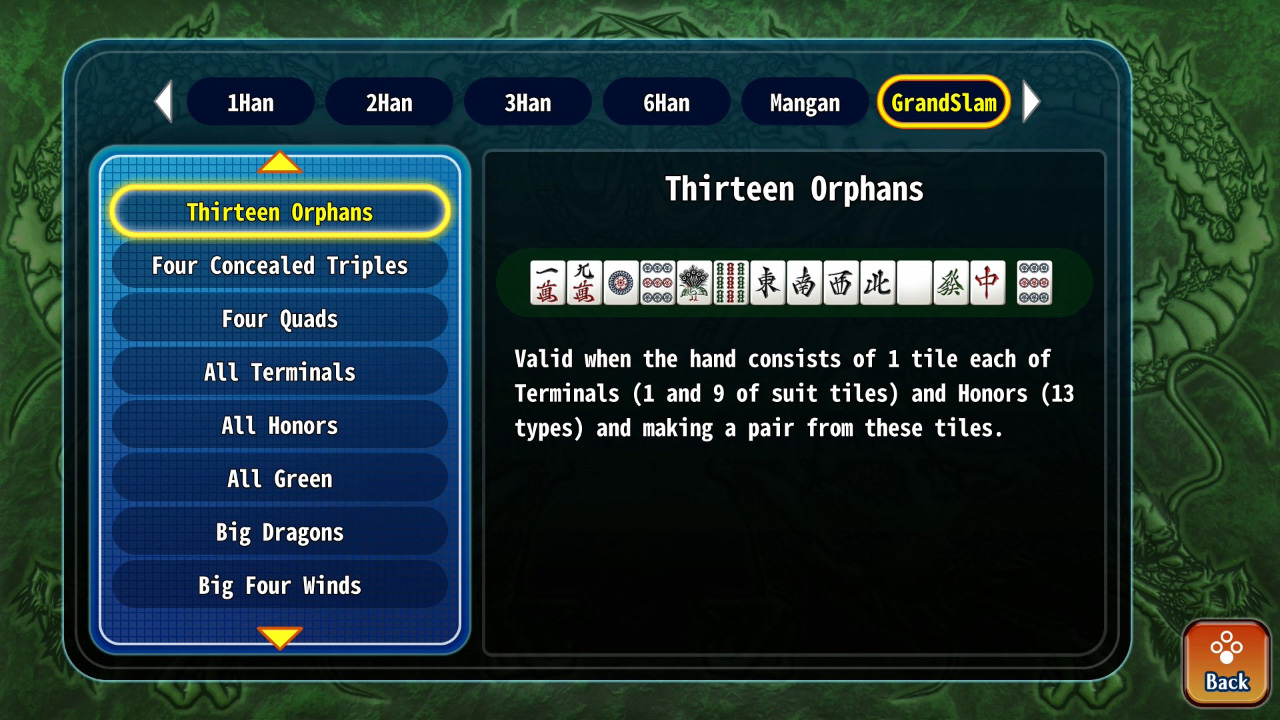Select the highlighted Thirteen Orphans list item
Image resolution: width=1280 pixels, height=720 pixels.
[x=278, y=211]
